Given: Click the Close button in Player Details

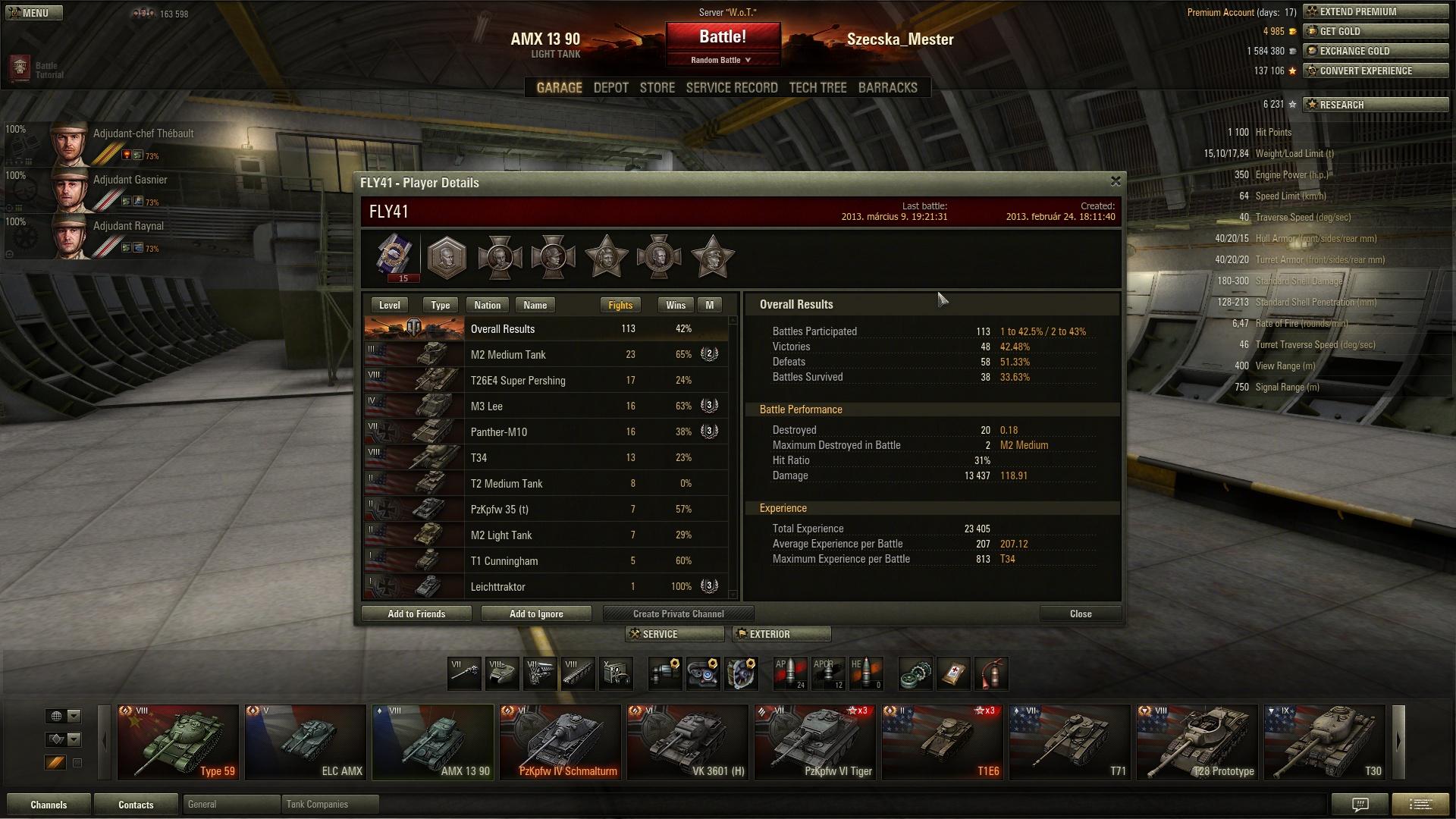Looking at the screenshot, I should (x=1080, y=614).
